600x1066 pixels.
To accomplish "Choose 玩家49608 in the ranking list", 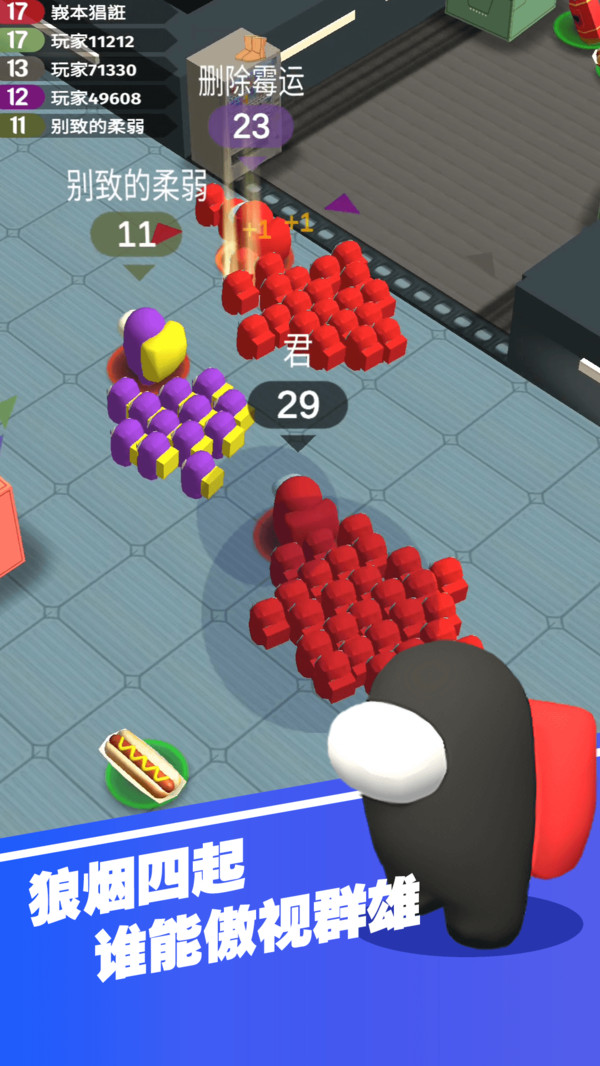I will pos(90,97).
